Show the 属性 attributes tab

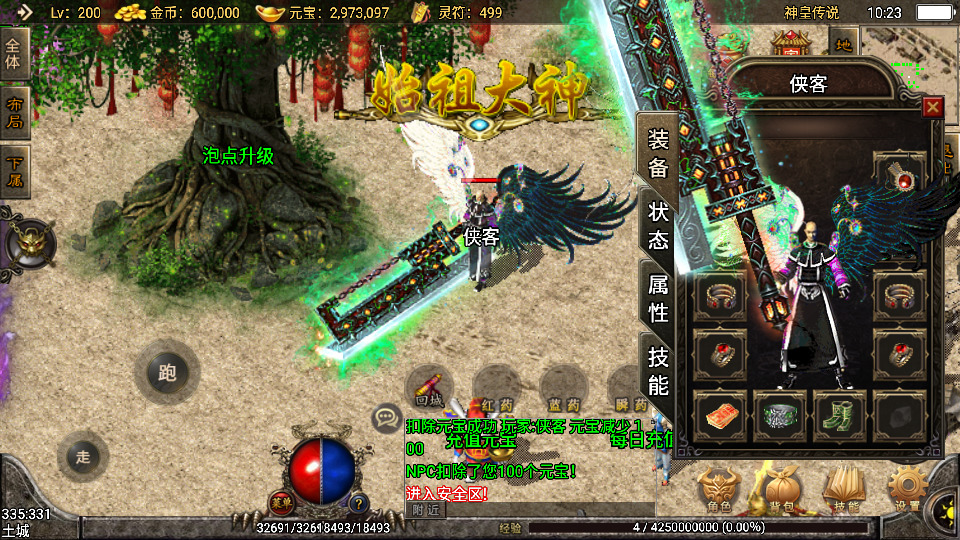pyautogui.click(x=658, y=299)
